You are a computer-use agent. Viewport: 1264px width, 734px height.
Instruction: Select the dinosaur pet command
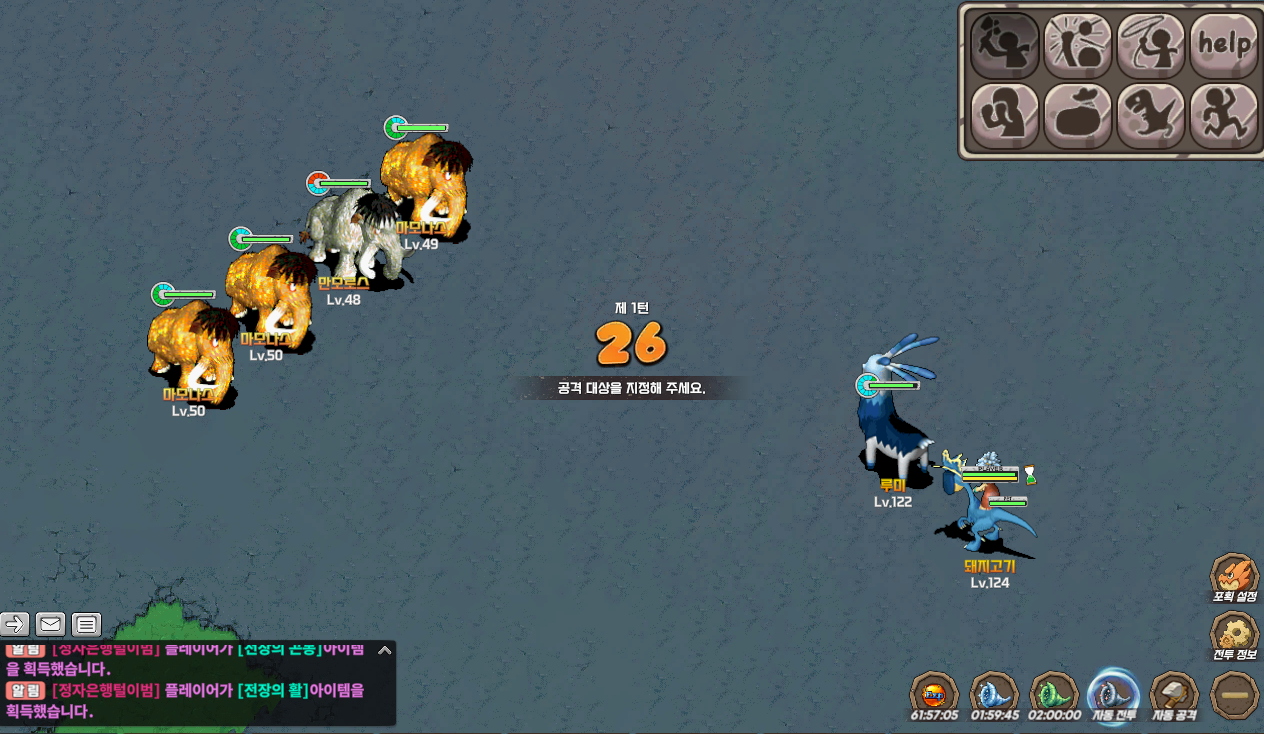coord(1151,115)
